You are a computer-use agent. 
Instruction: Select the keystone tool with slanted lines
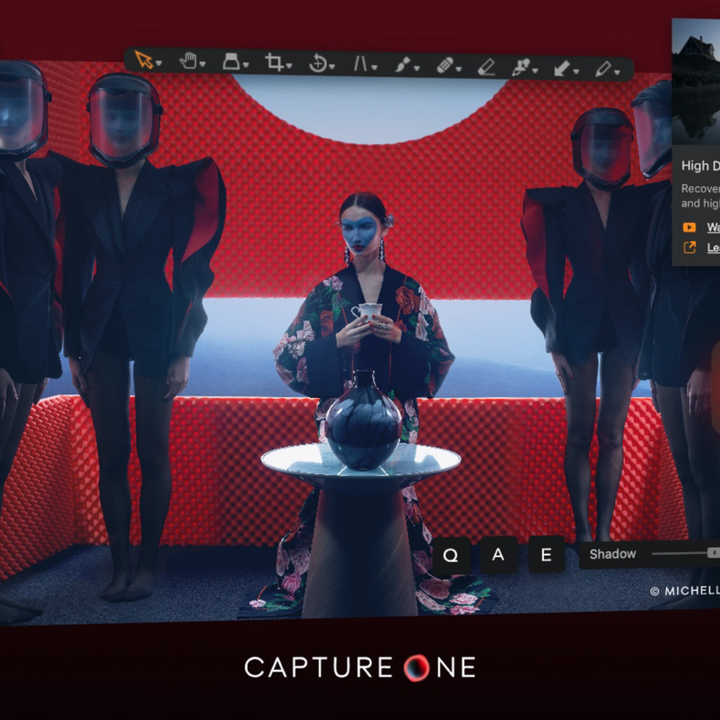click(361, 65)
